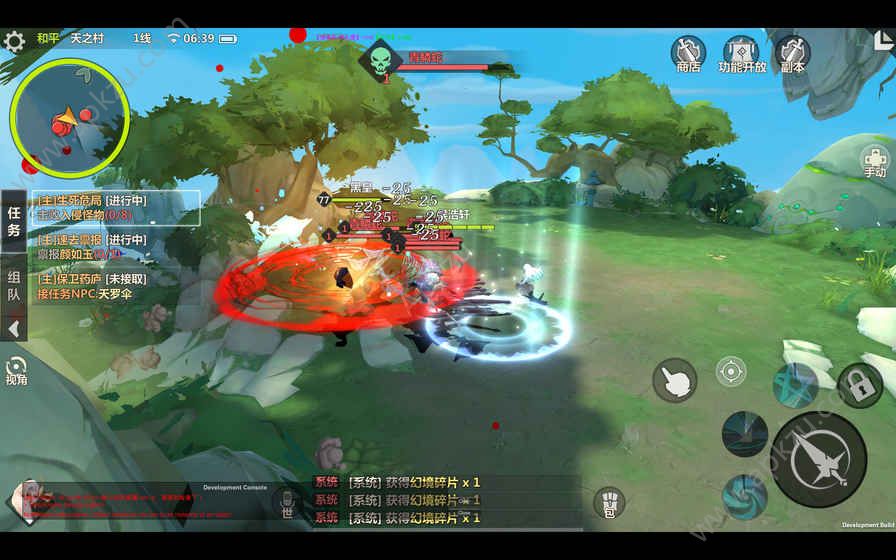Tap the padlock locked skill button
The height and width of the screenshot is (560, 896).
coord(859,384)
